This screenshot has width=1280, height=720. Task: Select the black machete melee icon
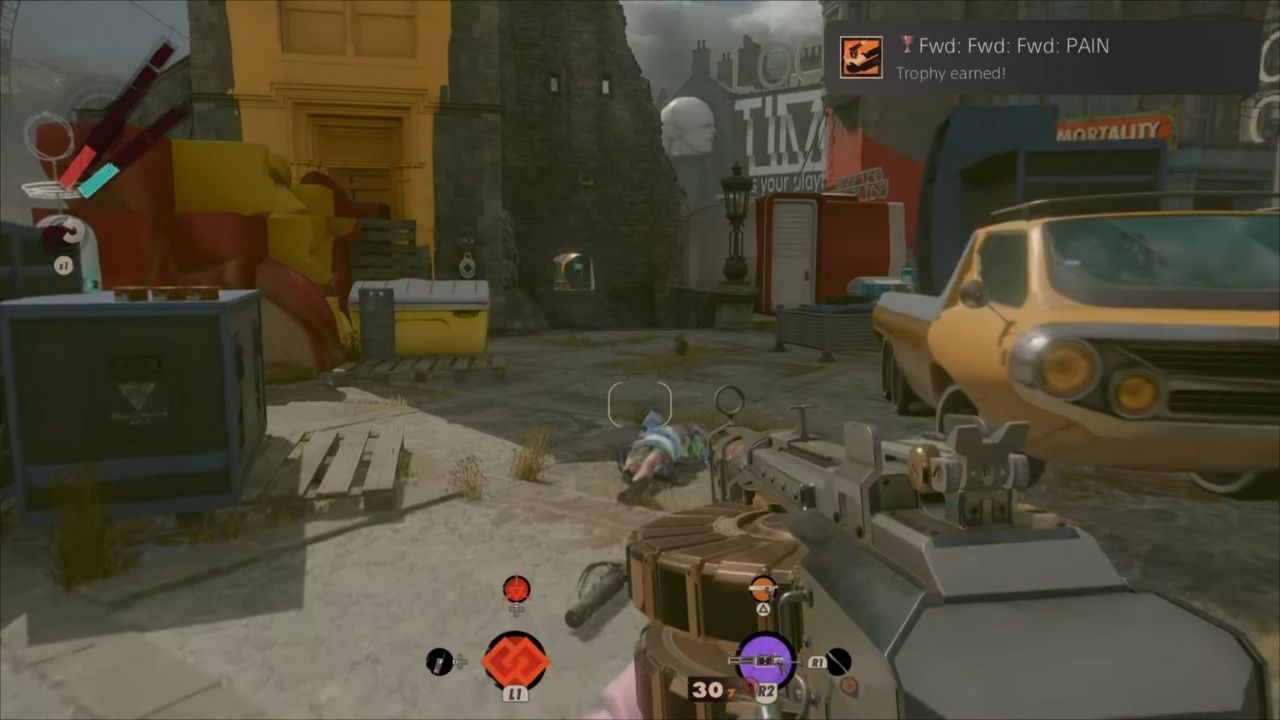[838, 661]
